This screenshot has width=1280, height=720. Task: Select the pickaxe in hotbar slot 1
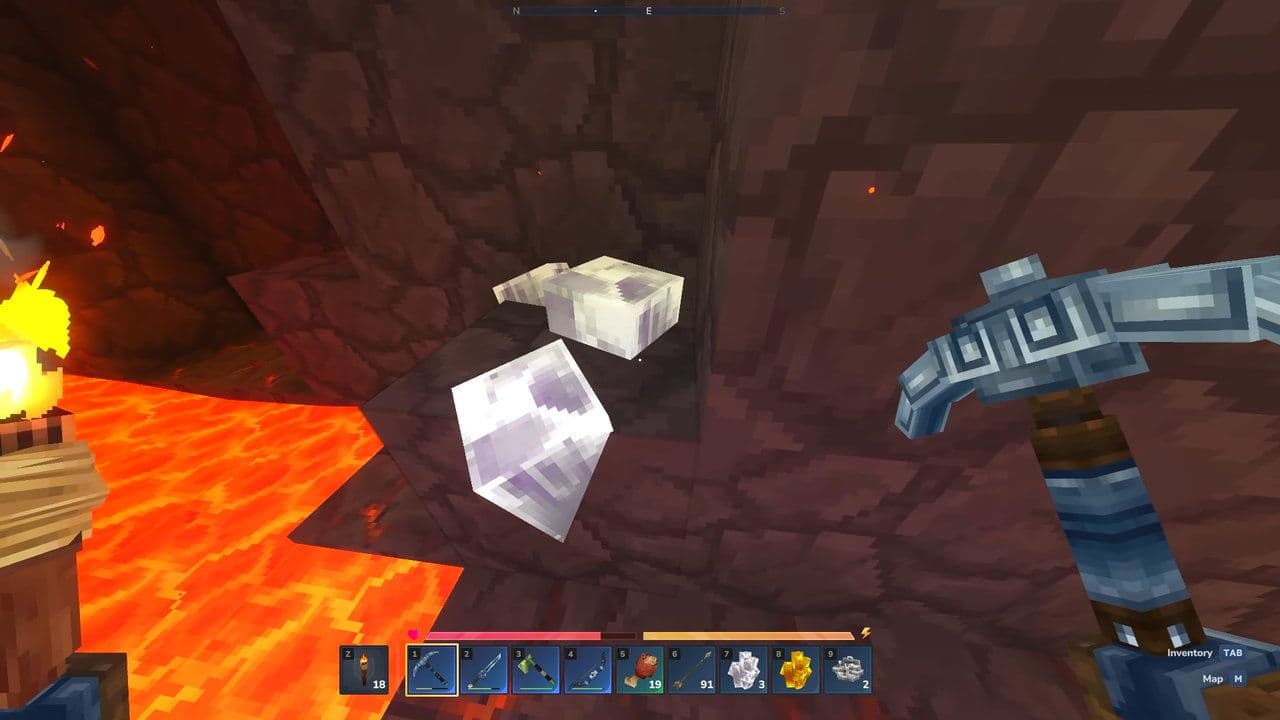[432, 670]
